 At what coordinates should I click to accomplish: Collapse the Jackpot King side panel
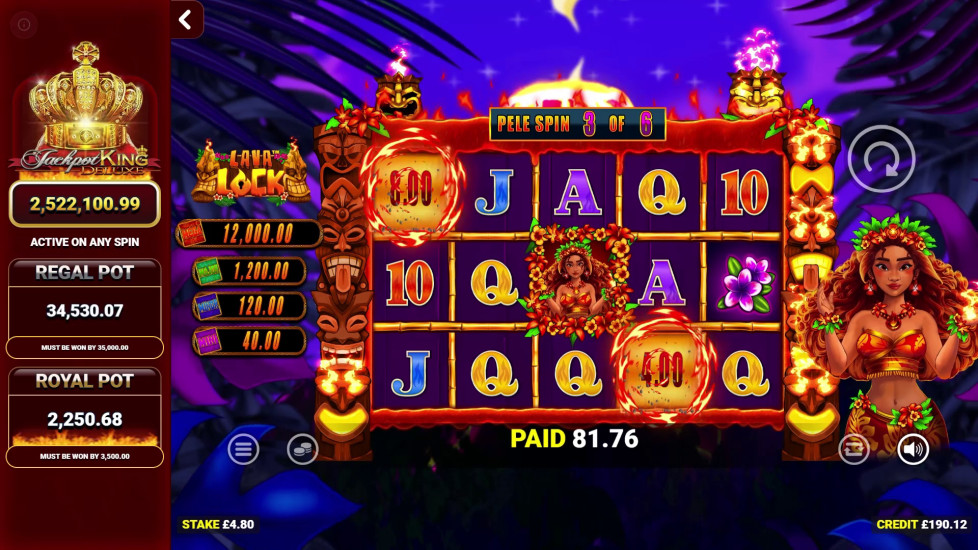pyautogui.click(x=186, y=19)
